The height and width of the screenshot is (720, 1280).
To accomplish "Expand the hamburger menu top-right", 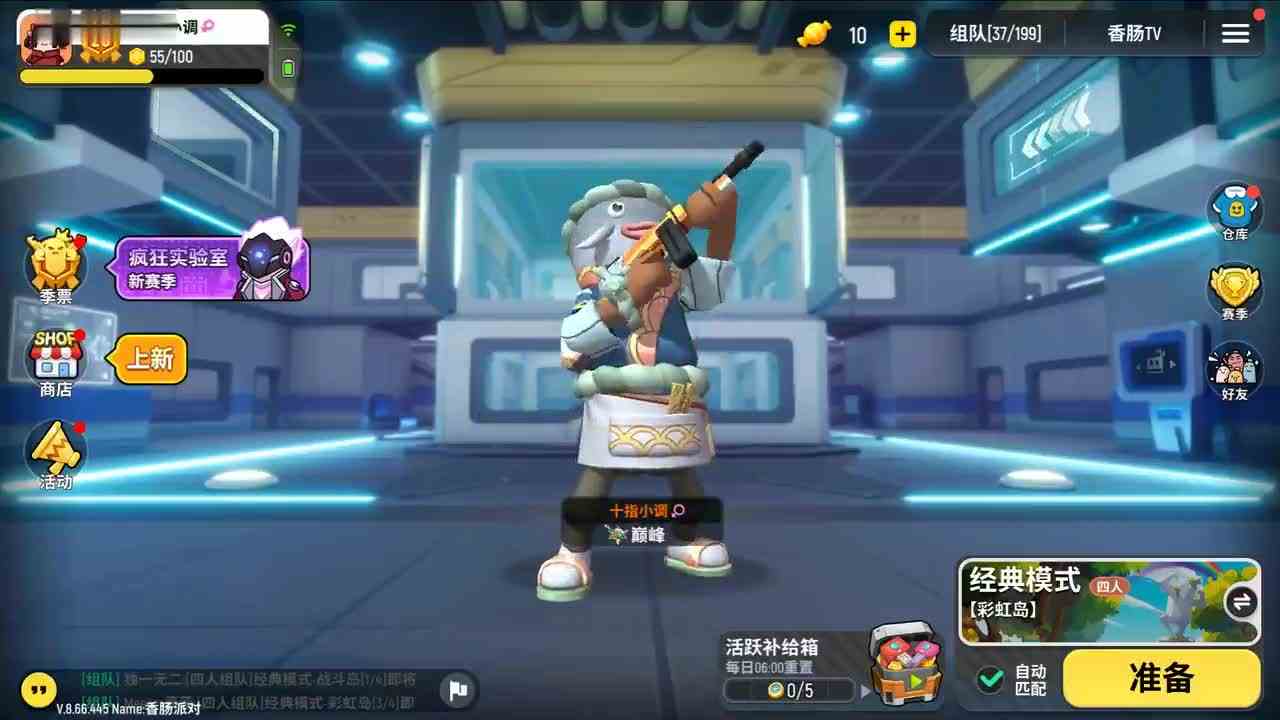I will click(1235, 31).
